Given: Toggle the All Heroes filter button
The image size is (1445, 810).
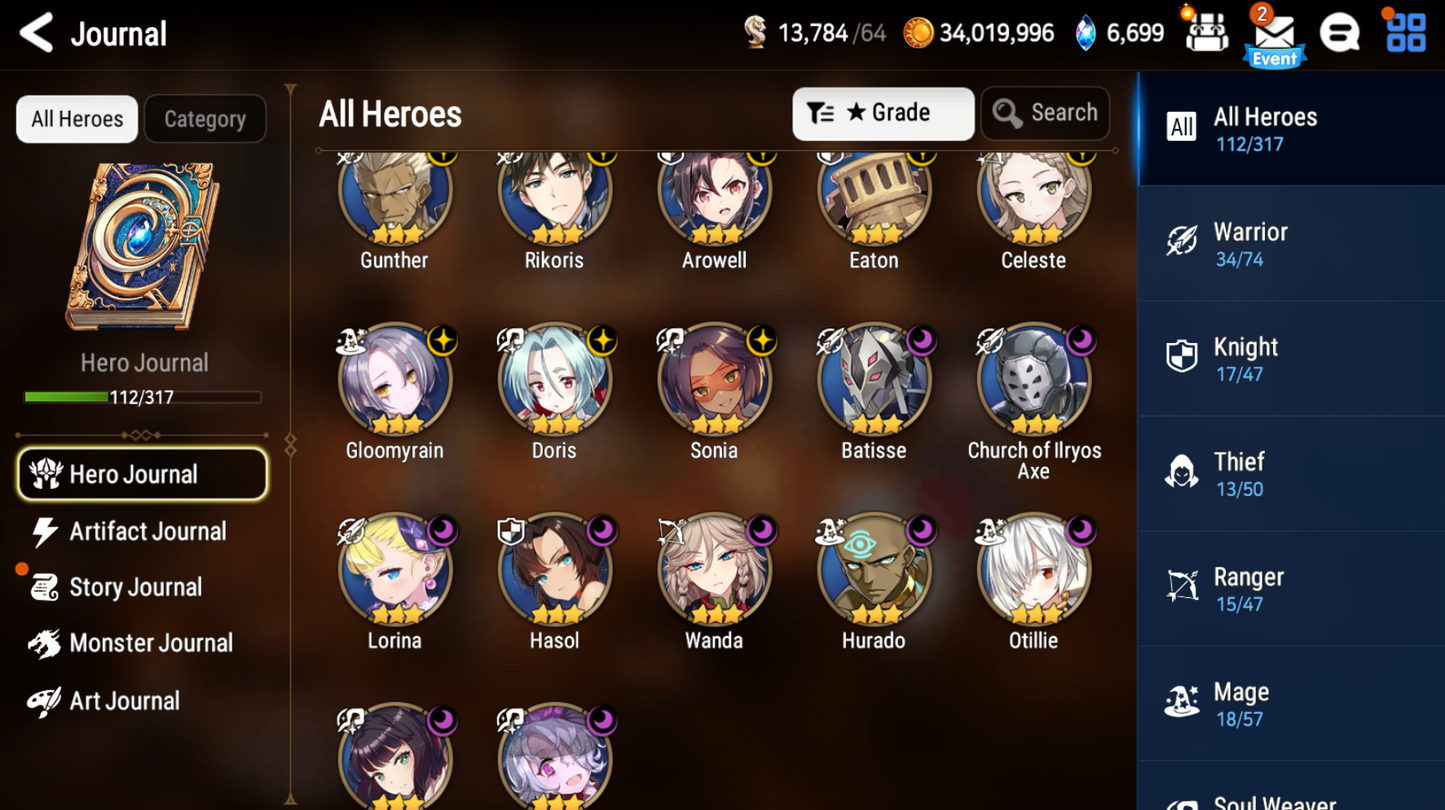Looking at the screenshot, I should pos(76,118).
